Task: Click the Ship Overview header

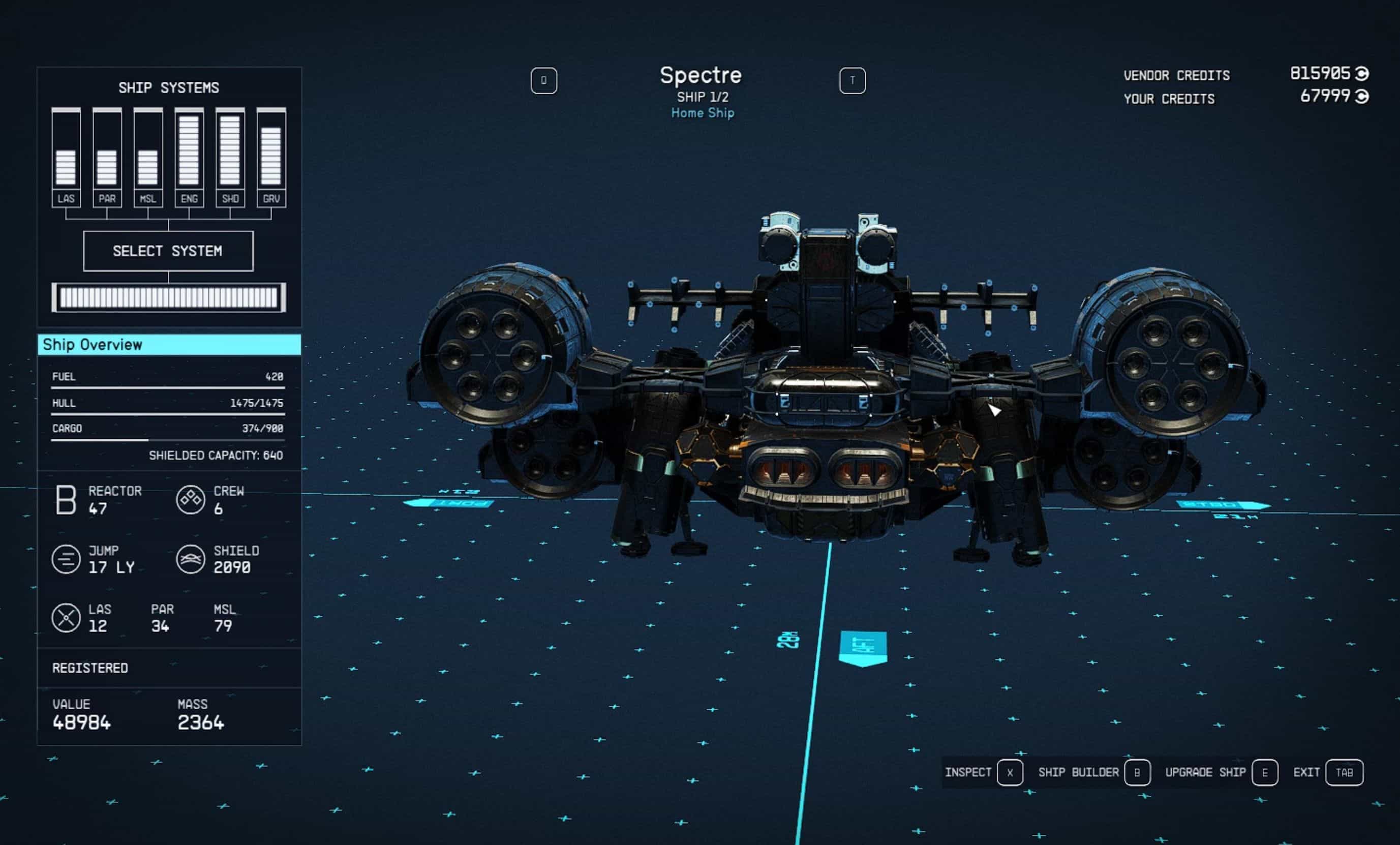Action: click(169, 344)
